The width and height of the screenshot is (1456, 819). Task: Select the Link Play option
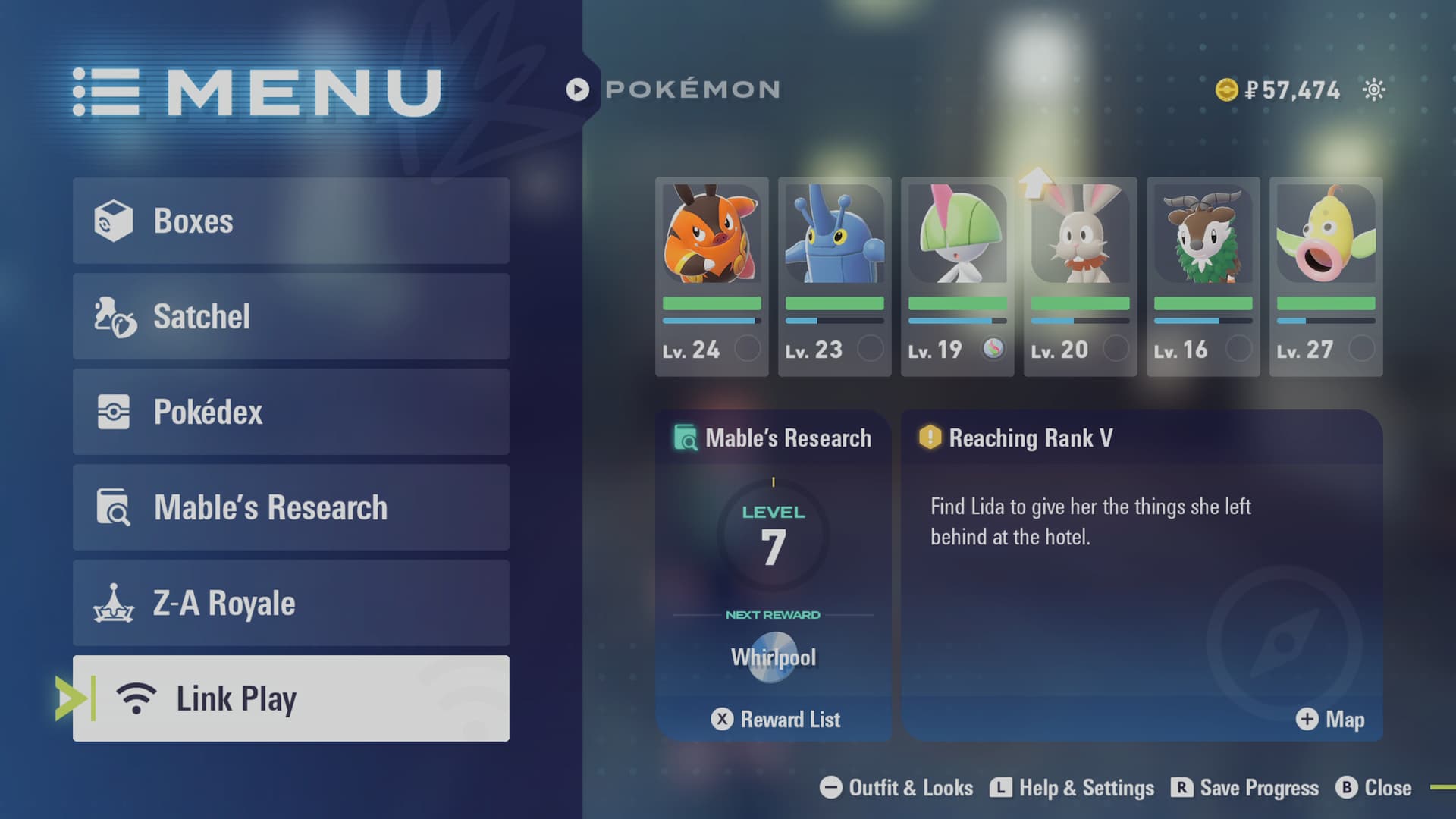(x=290, y=698)
